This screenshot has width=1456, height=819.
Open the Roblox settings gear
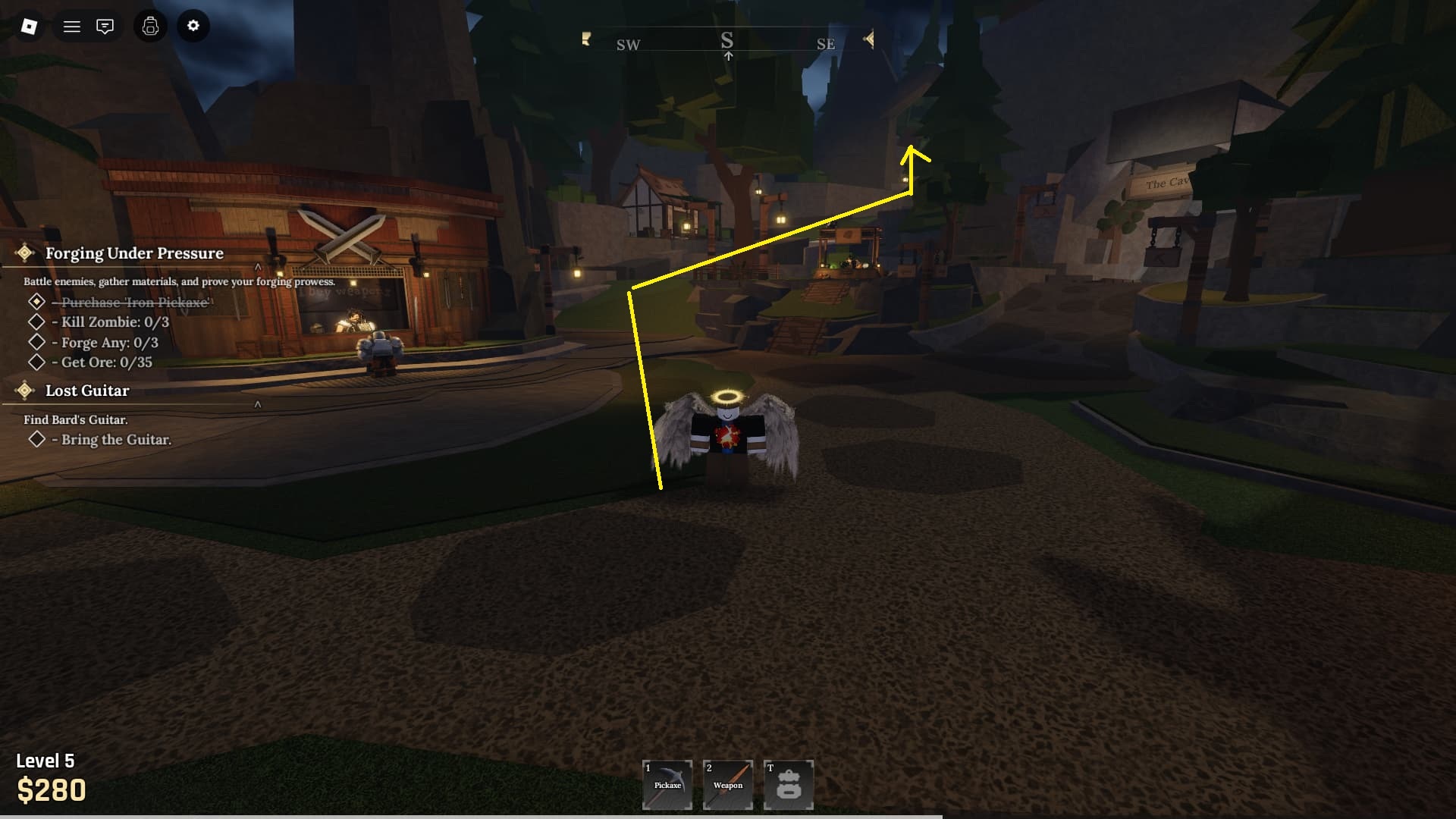click(x=193, y=27)
